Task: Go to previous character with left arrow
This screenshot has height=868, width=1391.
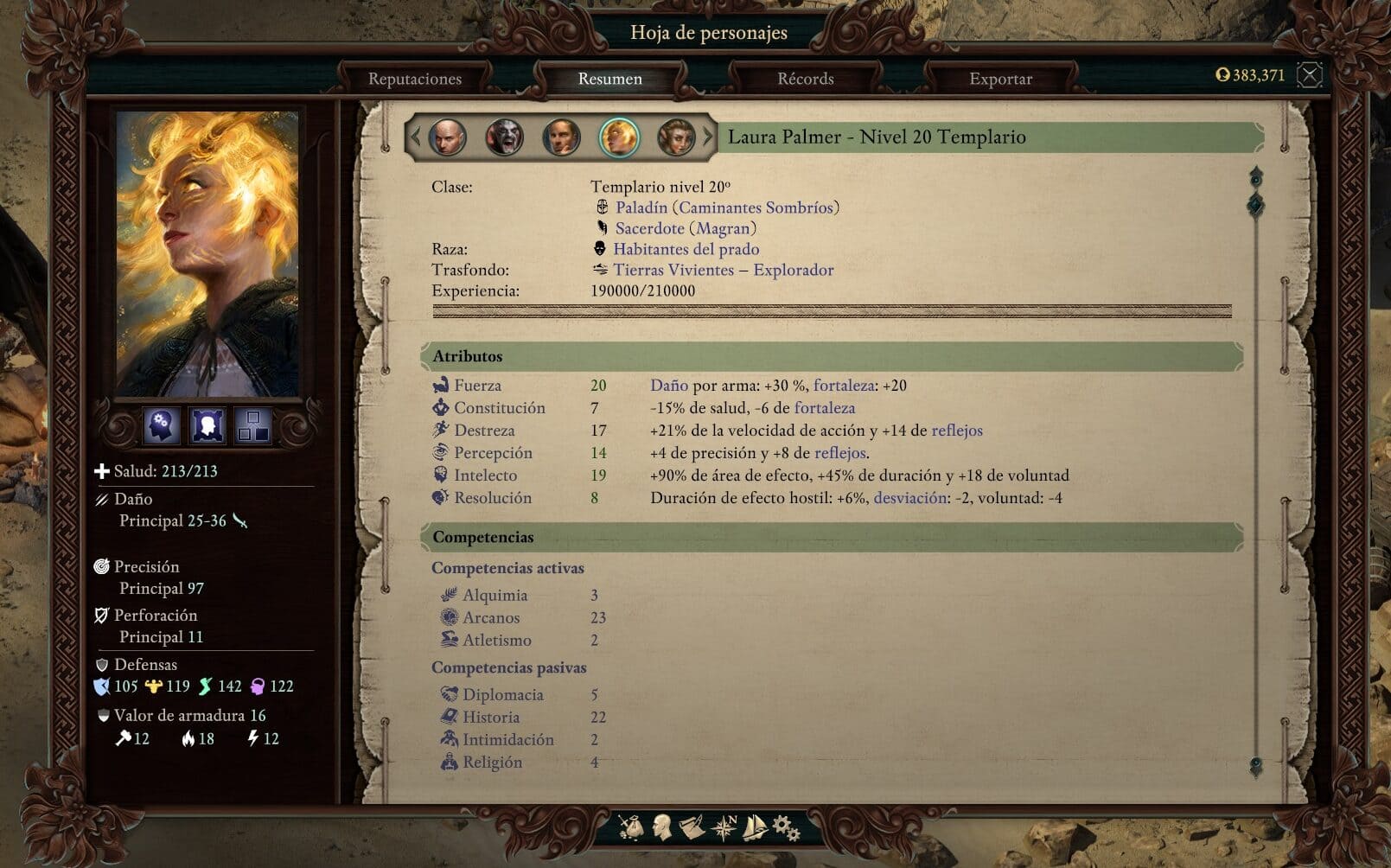Action: (x=416, y=137)
